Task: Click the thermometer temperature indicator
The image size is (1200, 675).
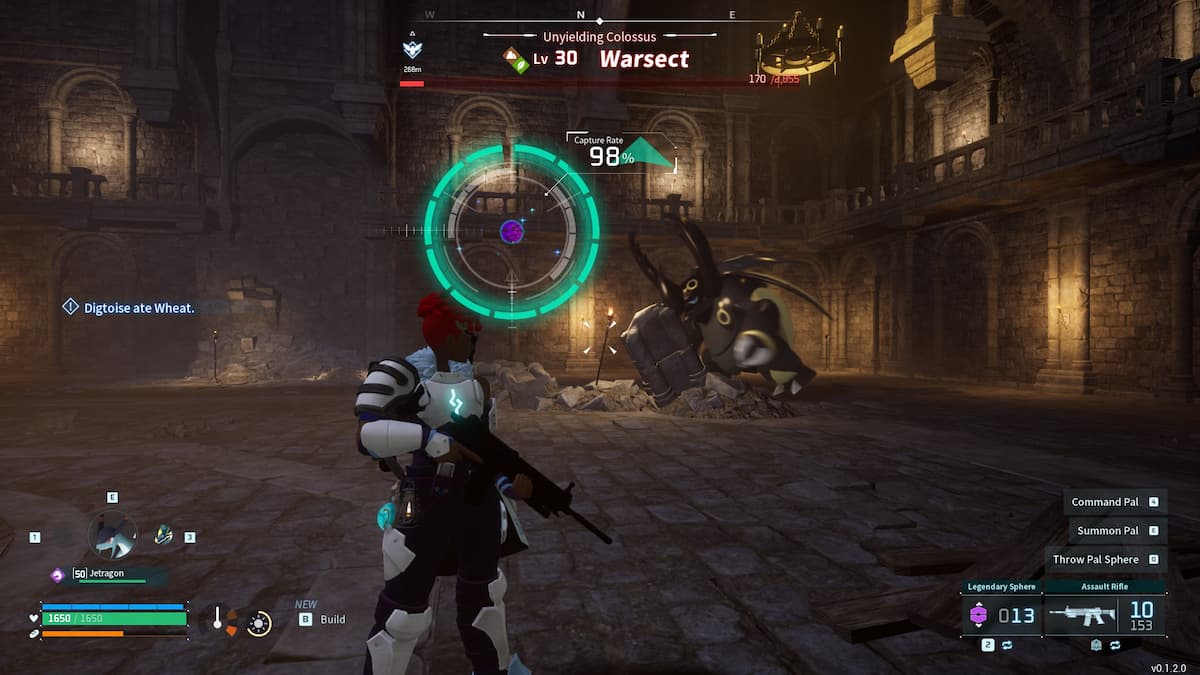Action: point(217,620)
